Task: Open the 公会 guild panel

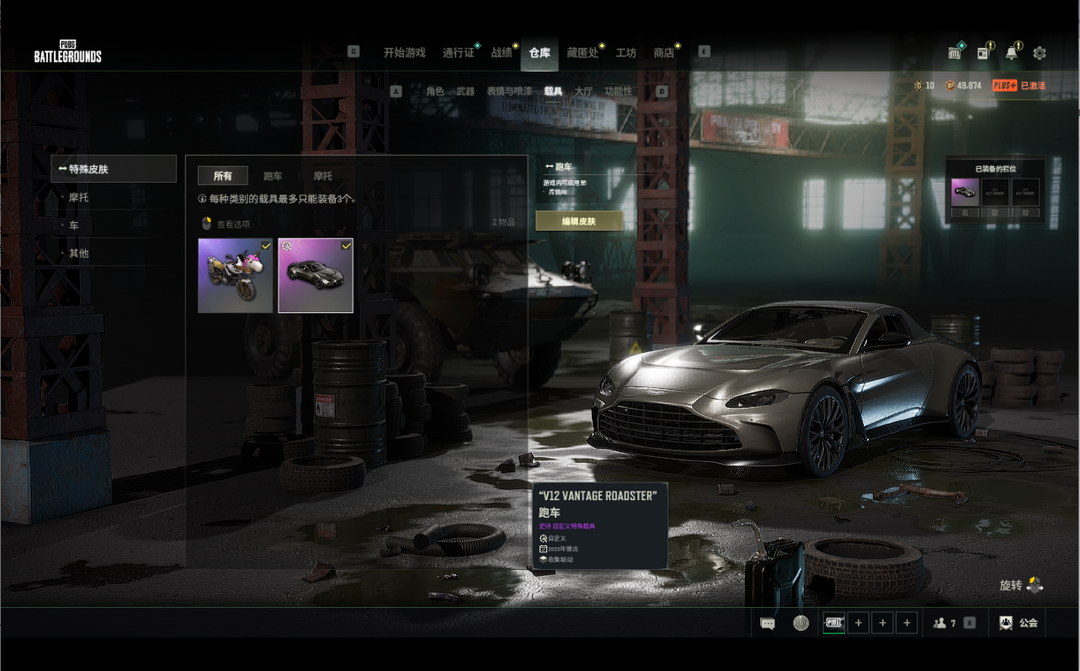Action: (1018, 623)
